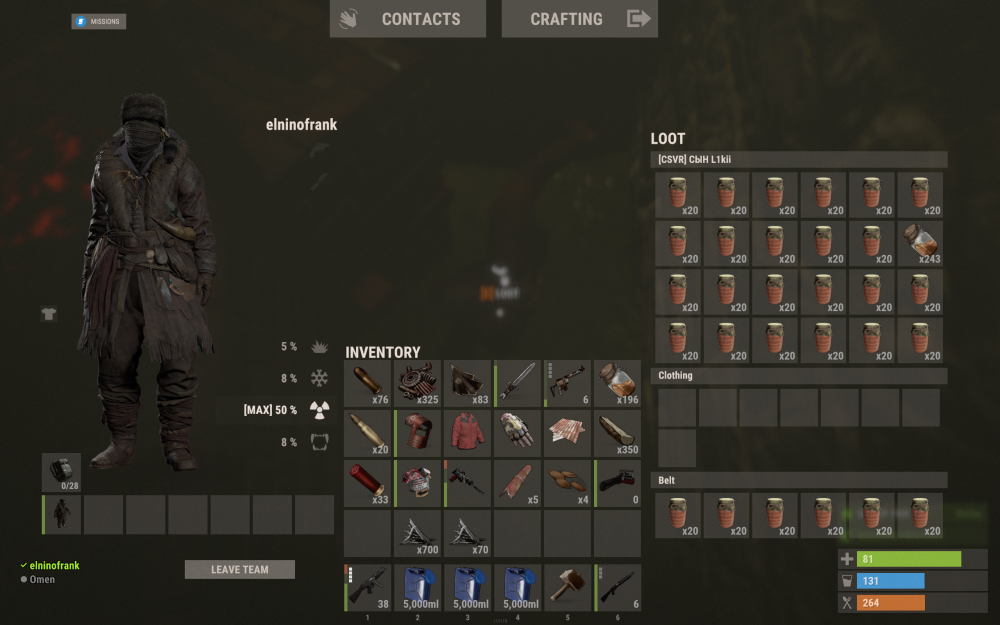Select the wood log stack of 350
Image resolution: width=1000 pixels, height=625 pixels.
click(617, 434)
